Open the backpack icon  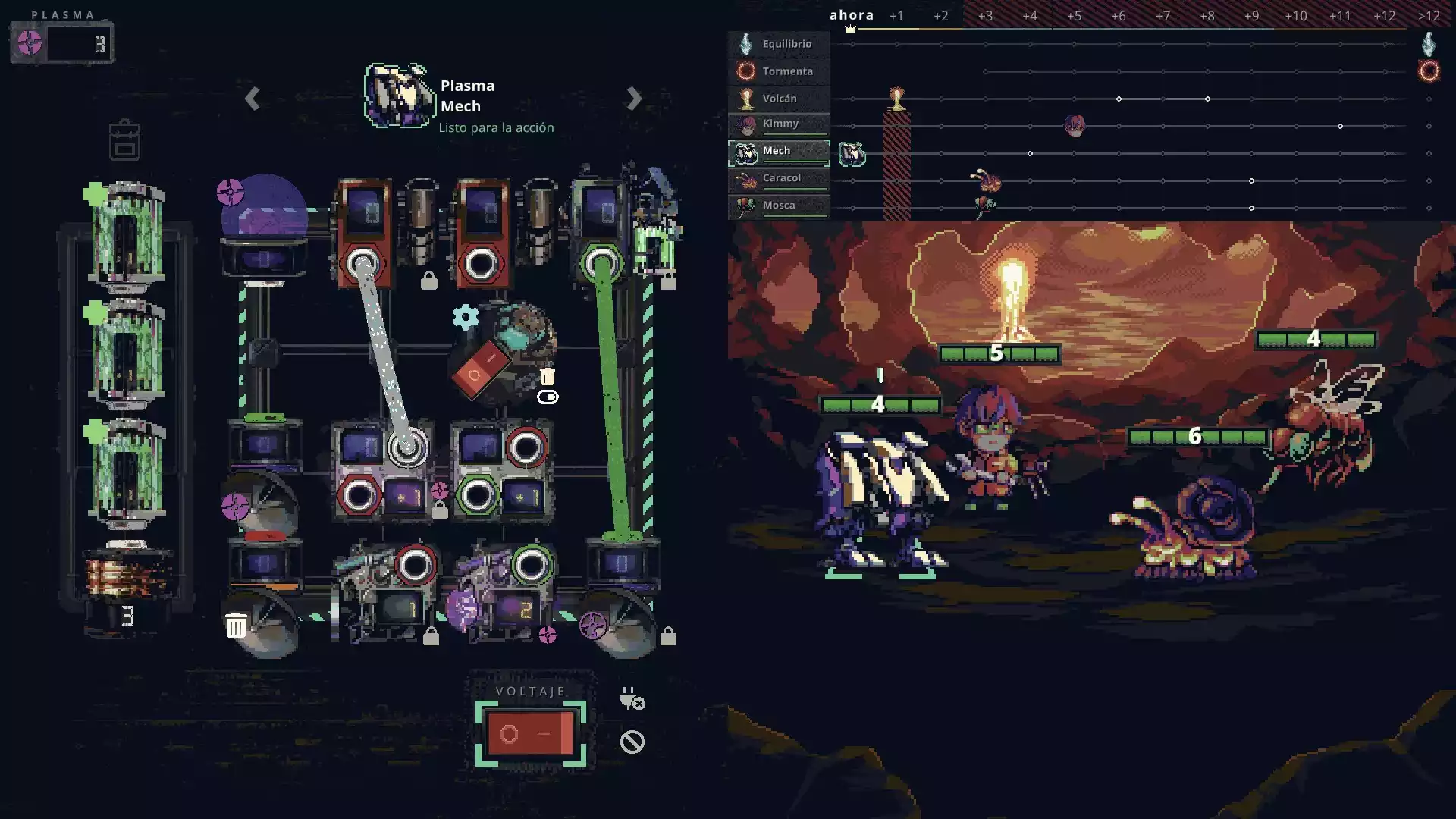pos(124,140)
